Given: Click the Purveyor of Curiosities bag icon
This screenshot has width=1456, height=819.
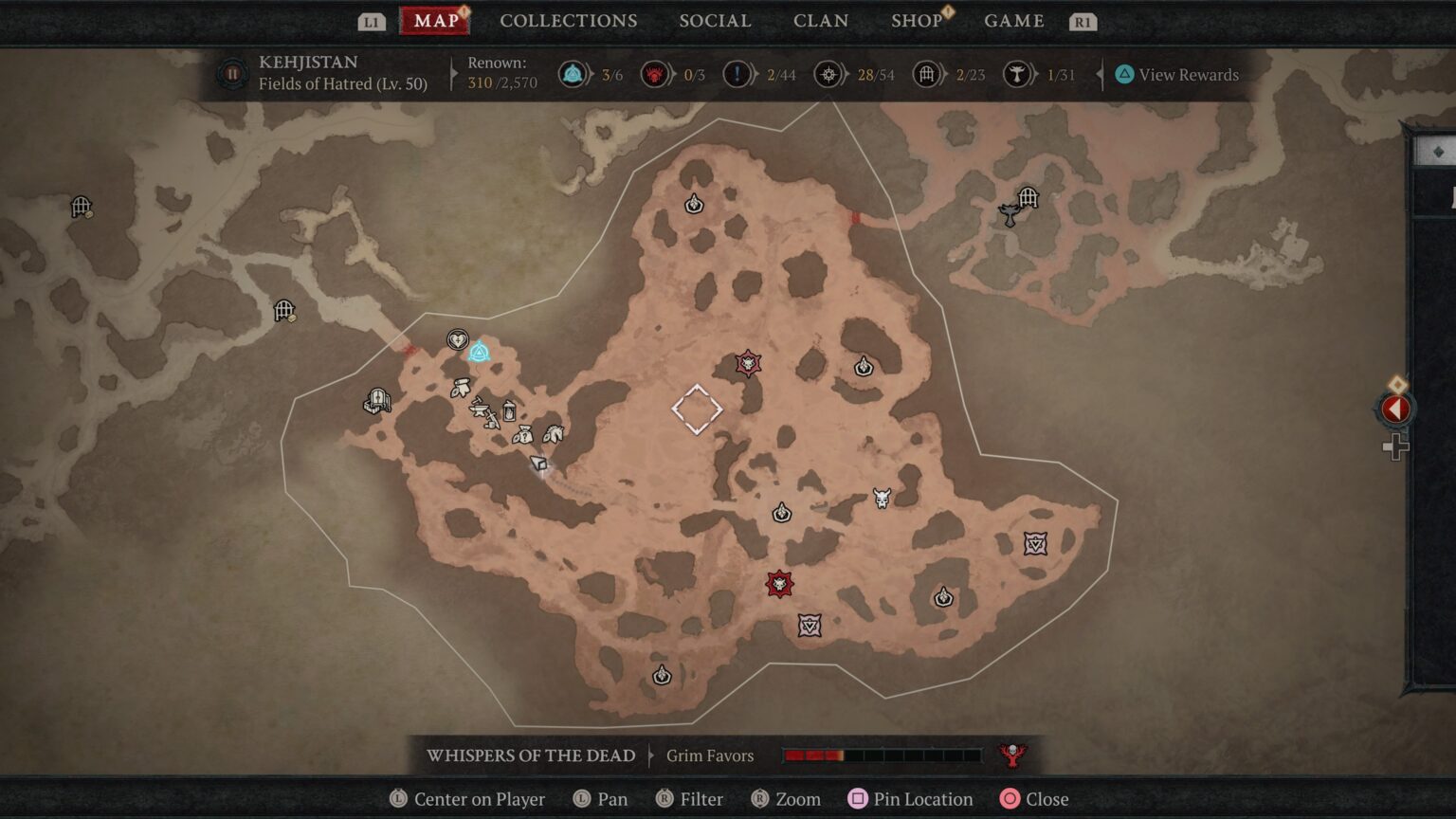Looking at the screenshot, I should 524,436.
